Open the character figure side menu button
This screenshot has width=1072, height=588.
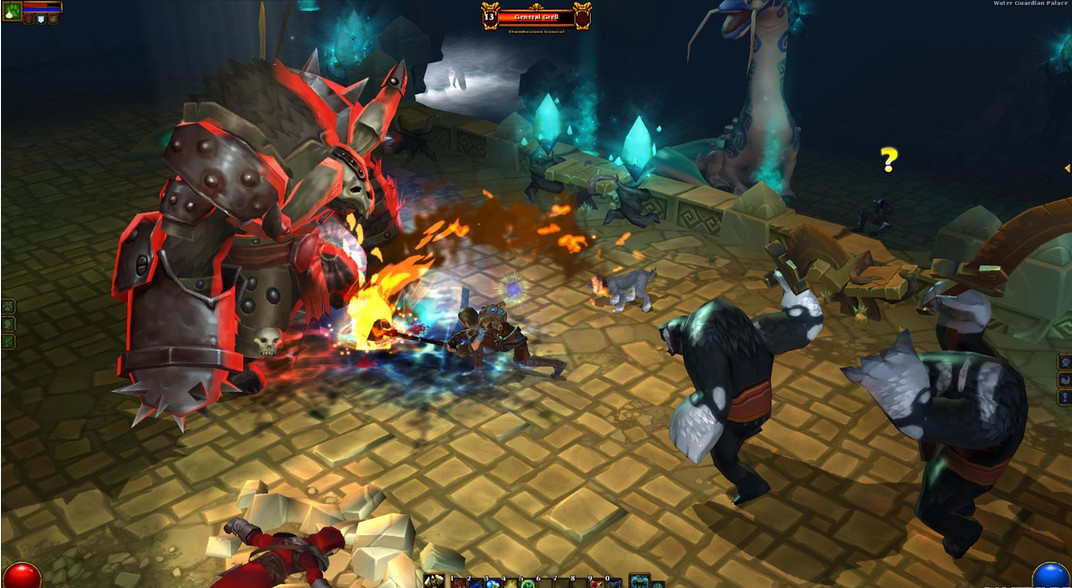pos(1065,362)
